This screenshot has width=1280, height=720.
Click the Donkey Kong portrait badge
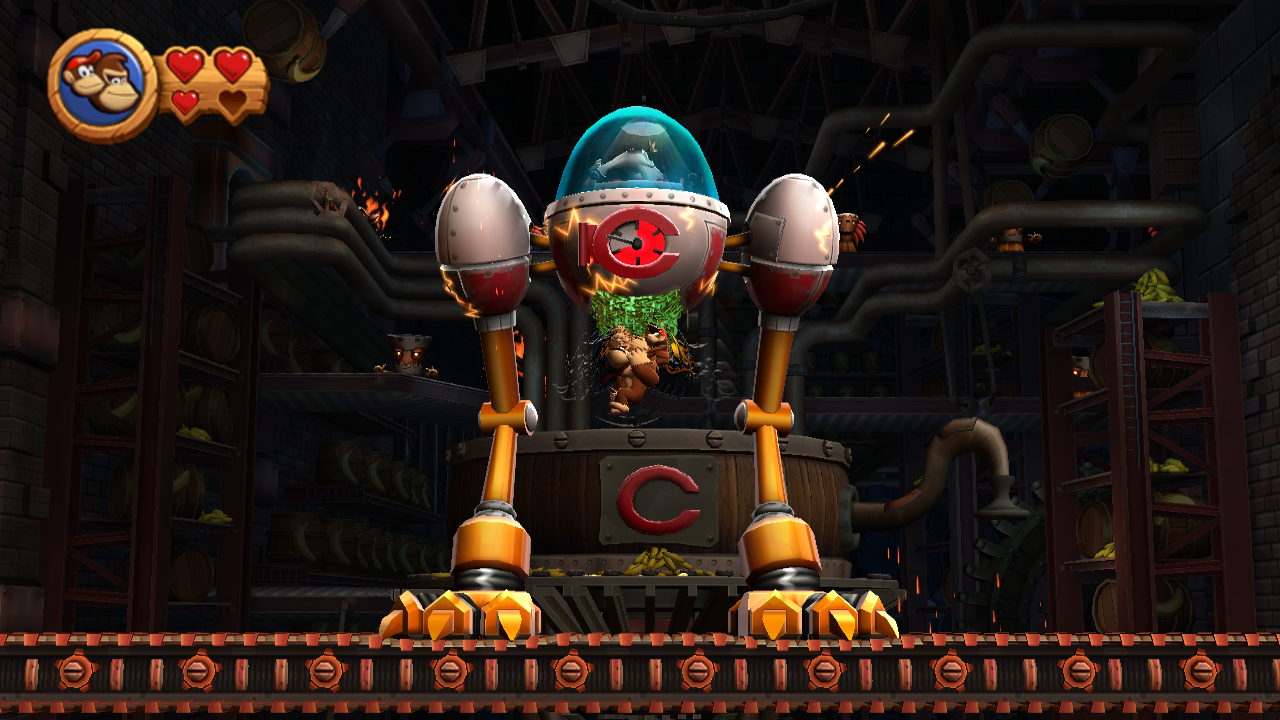[x=101, y=86]
